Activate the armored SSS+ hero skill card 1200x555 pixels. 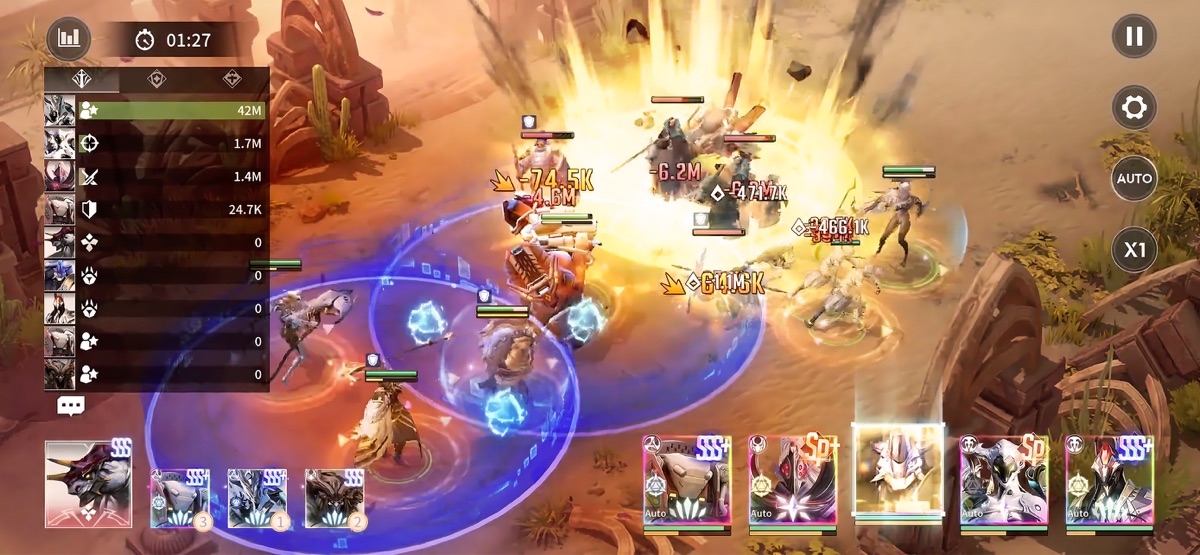(686, 482)
